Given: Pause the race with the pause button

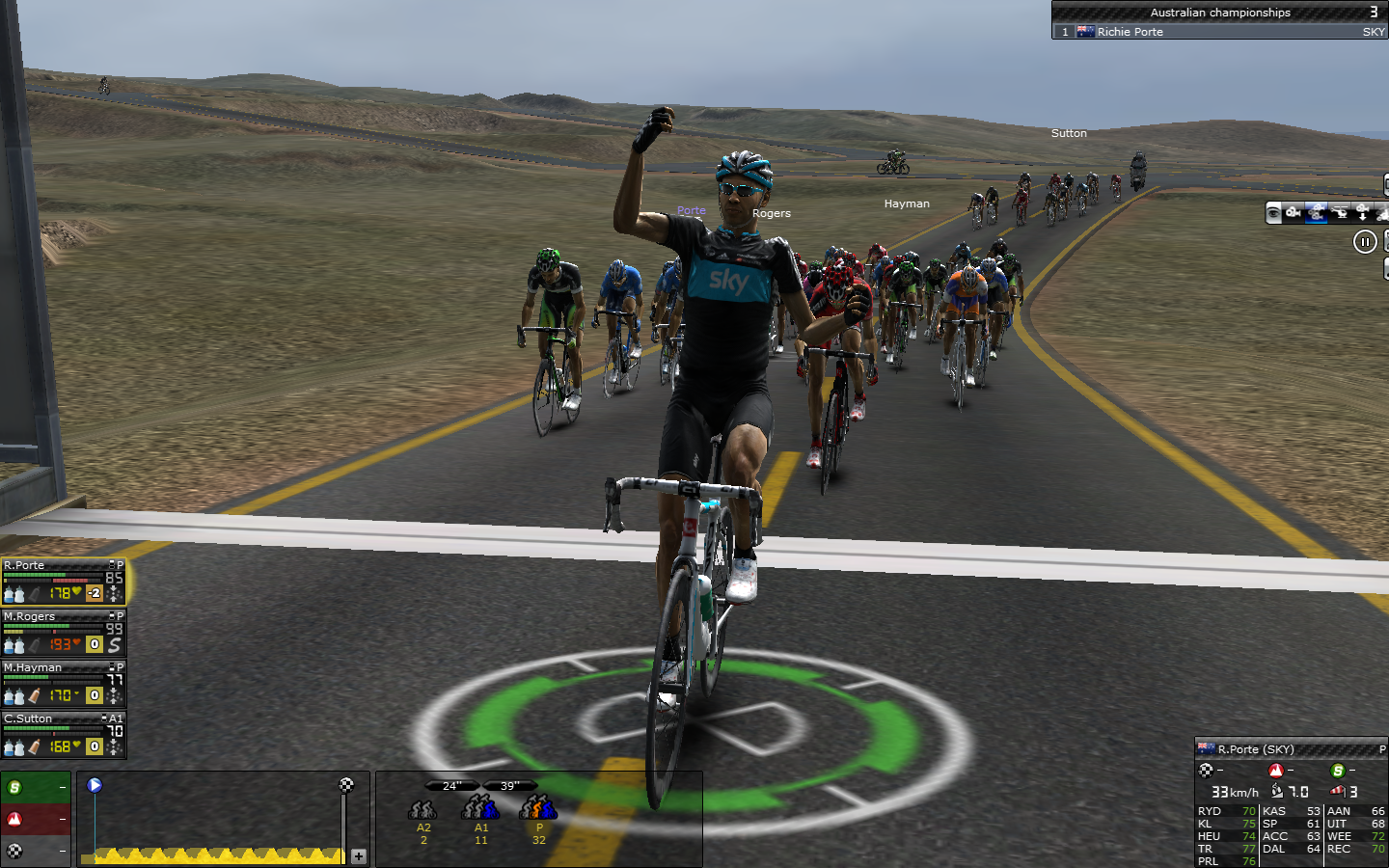Looking at the screenshot, I should click(x=1365, y=242).
